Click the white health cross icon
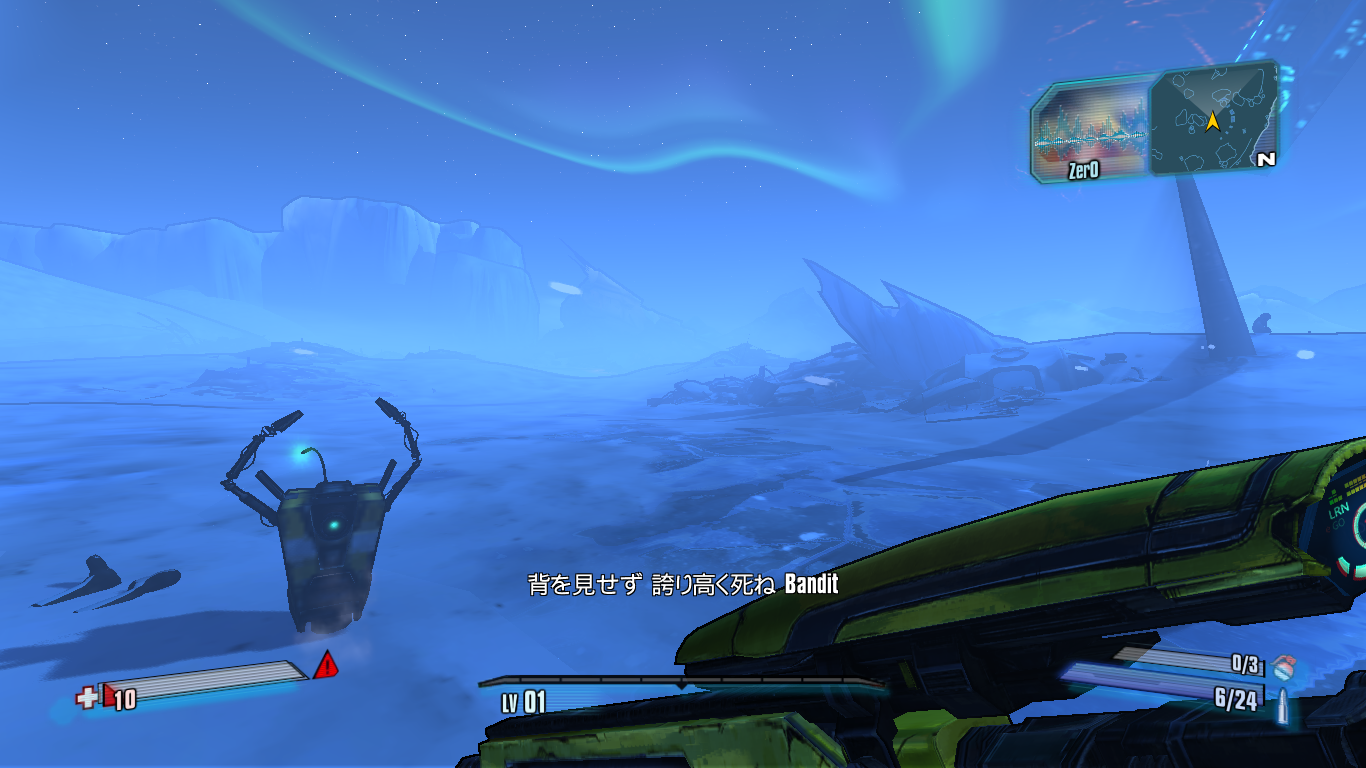Viewport: 1366px width, 768px height. (x=86, y=697)
